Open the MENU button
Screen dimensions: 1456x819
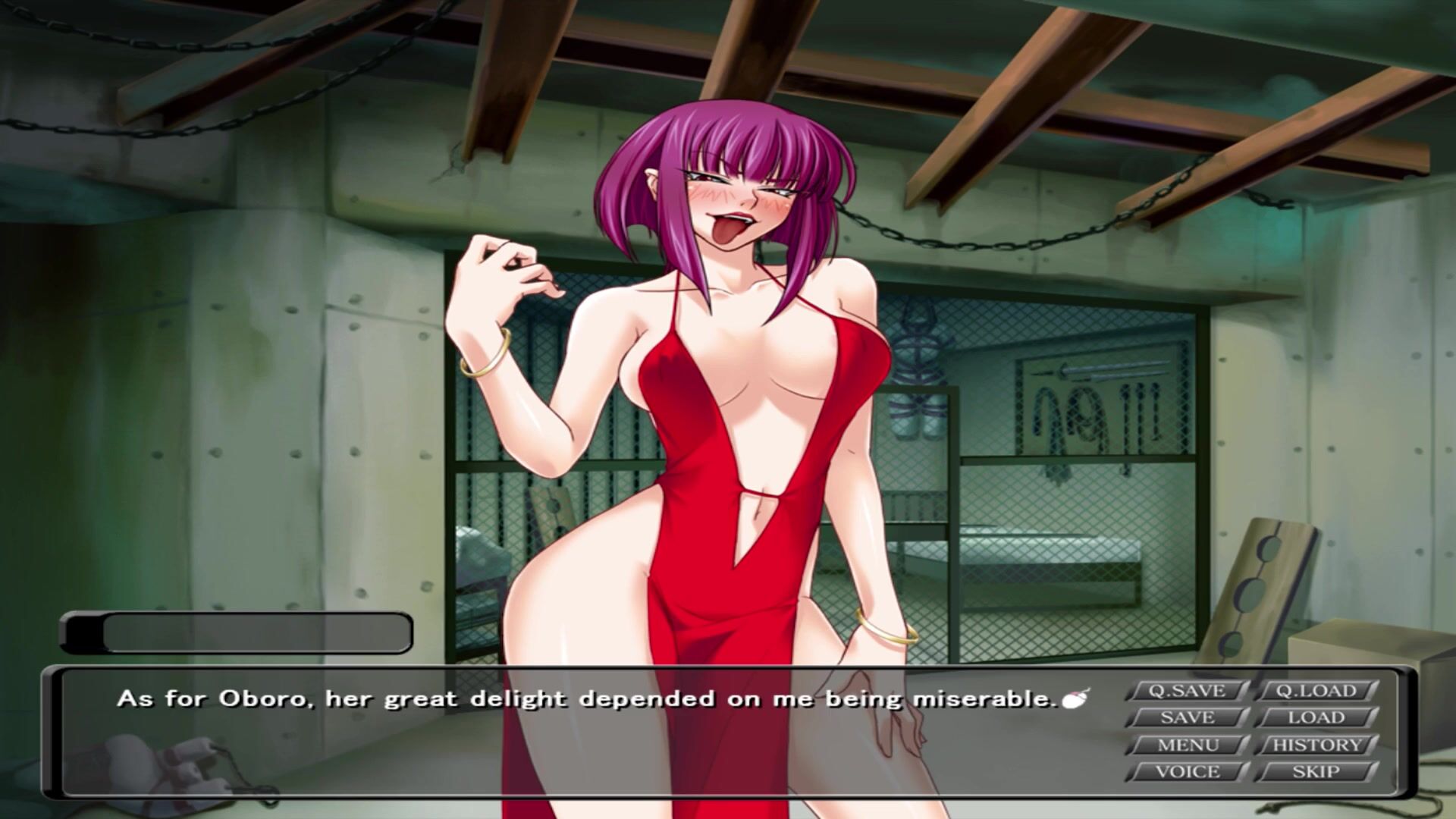(1187, 745)
